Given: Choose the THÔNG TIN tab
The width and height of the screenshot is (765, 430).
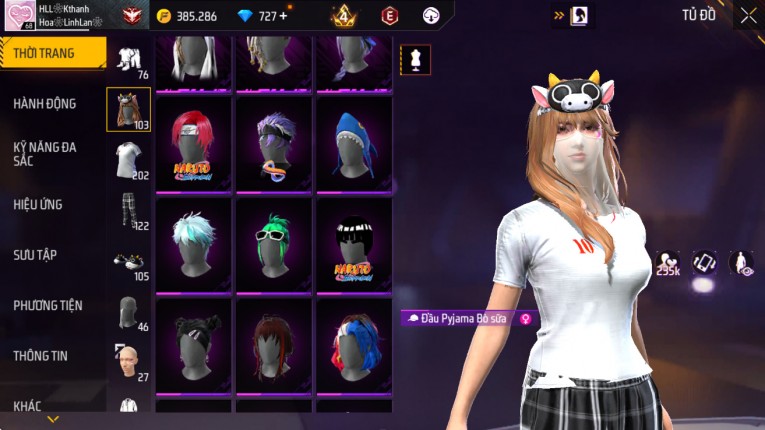Looking at the screenshot, I should point(41,355).
